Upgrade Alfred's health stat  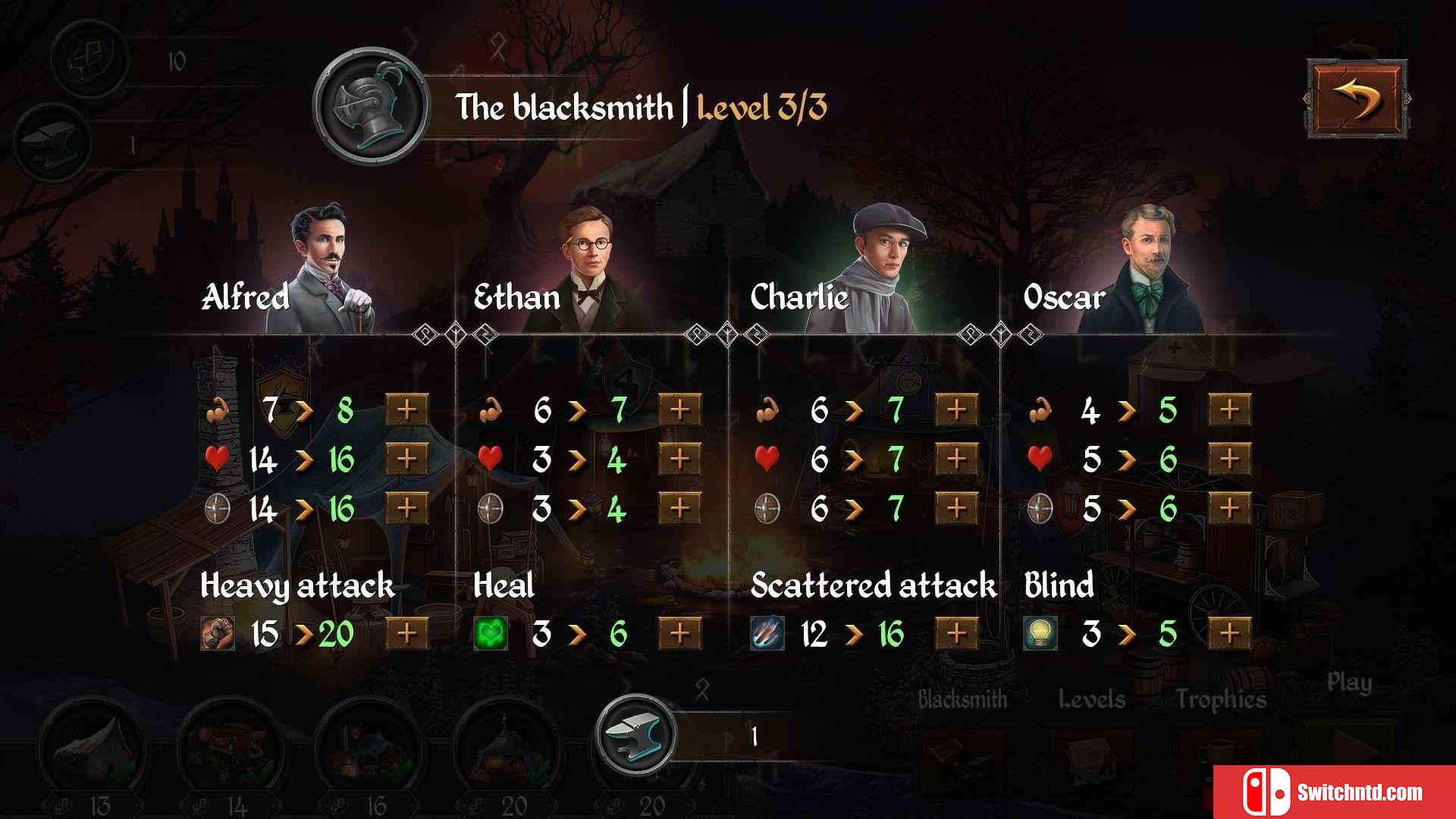[407, 459]
